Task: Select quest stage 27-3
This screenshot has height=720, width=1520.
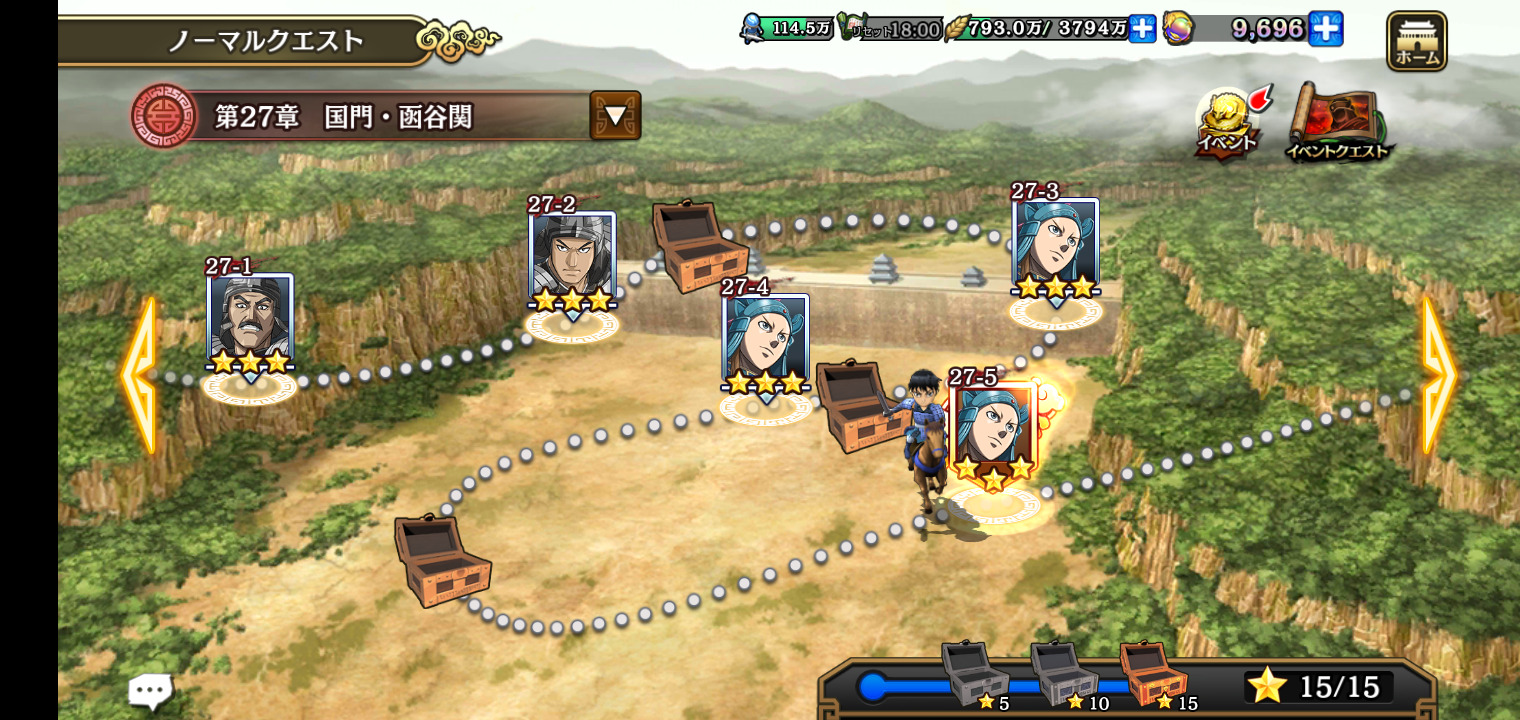Action: [1055, 244]
